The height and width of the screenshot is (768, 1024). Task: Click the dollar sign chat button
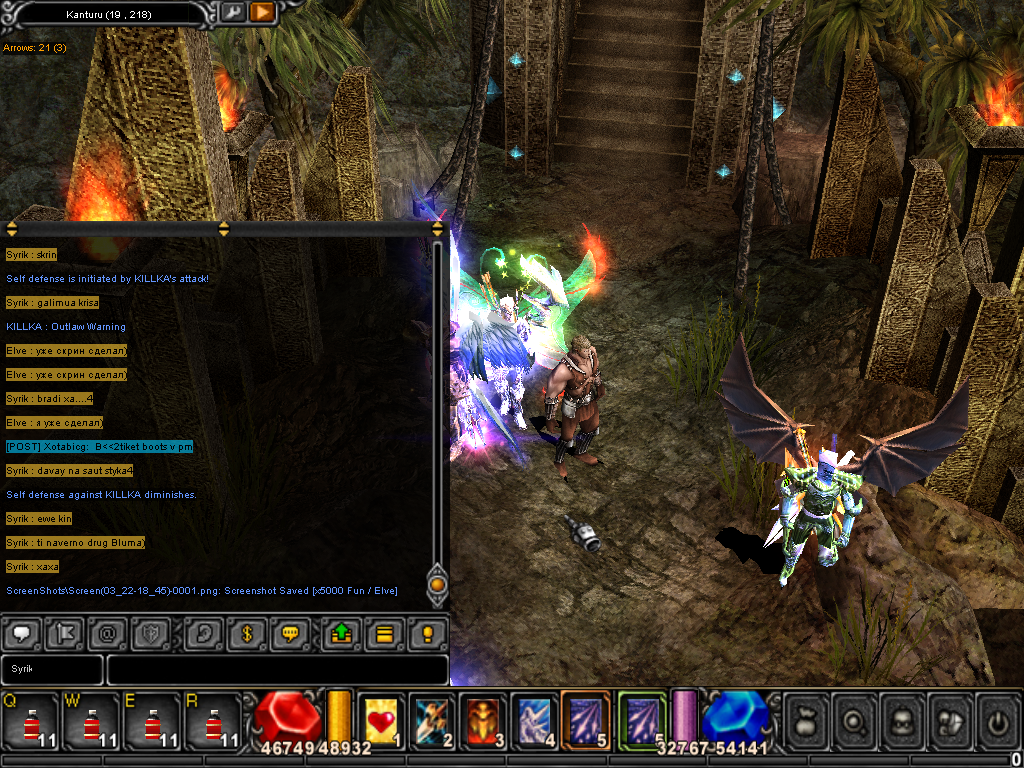click(246, 633)
